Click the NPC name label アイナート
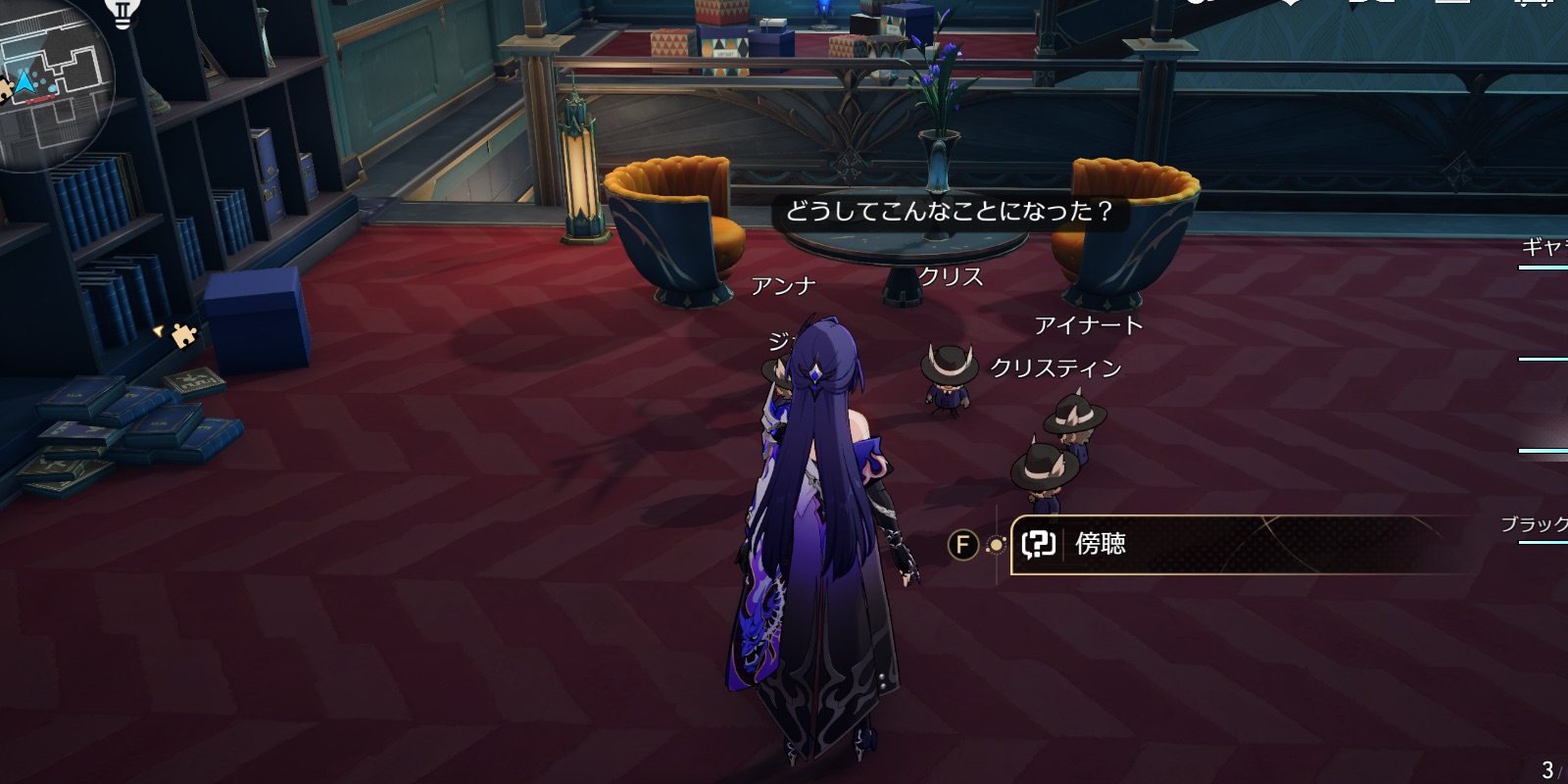The height and width of the screenshot is (784, 1568). [1089, 324]
